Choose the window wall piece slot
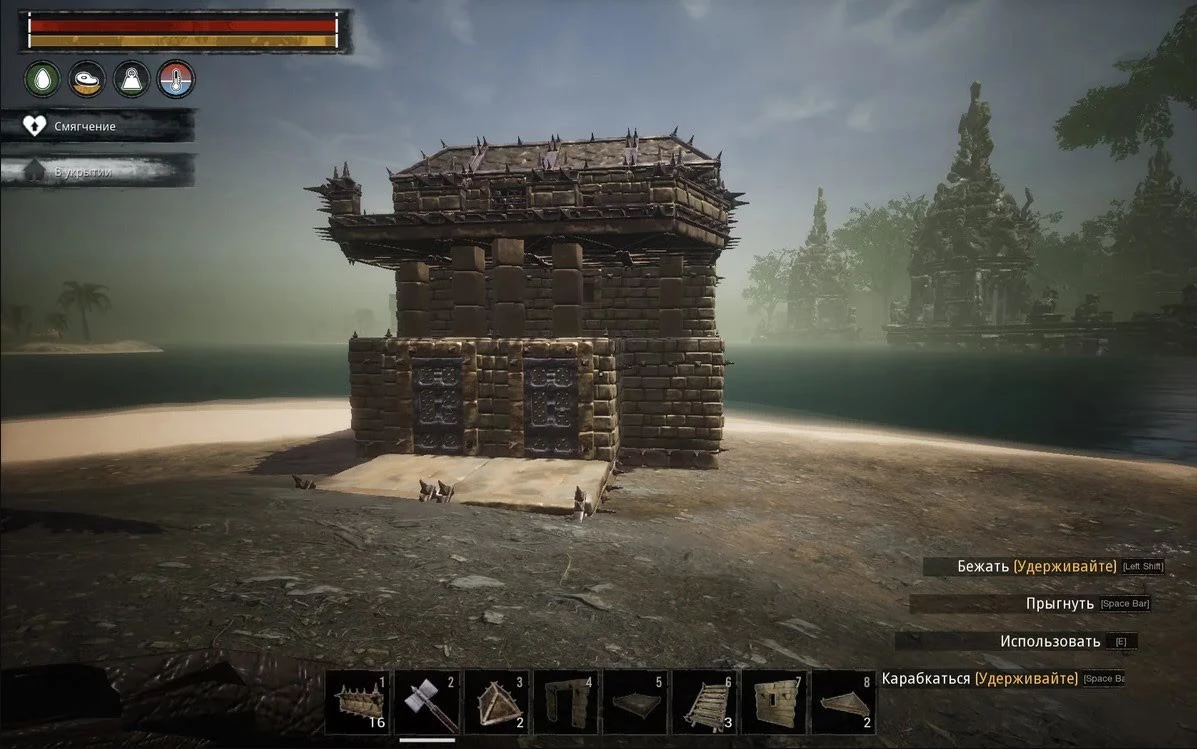1197x749 pixels. tap(773, 703)
